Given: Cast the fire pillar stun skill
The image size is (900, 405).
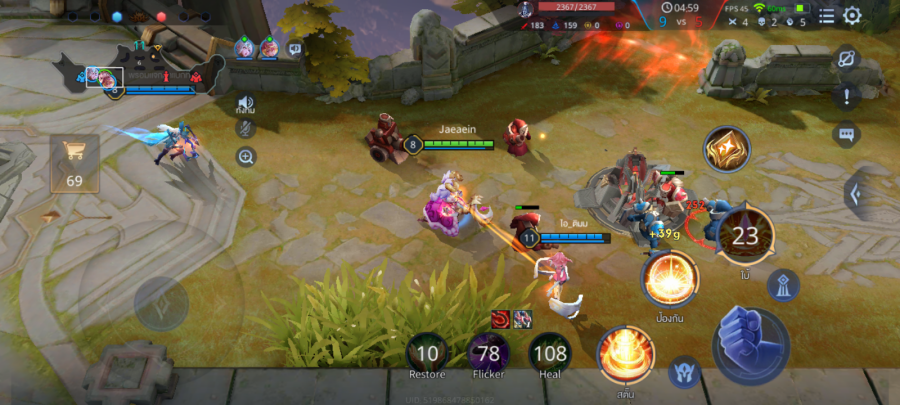Looking at the screenshot, I should click(626, 355).
